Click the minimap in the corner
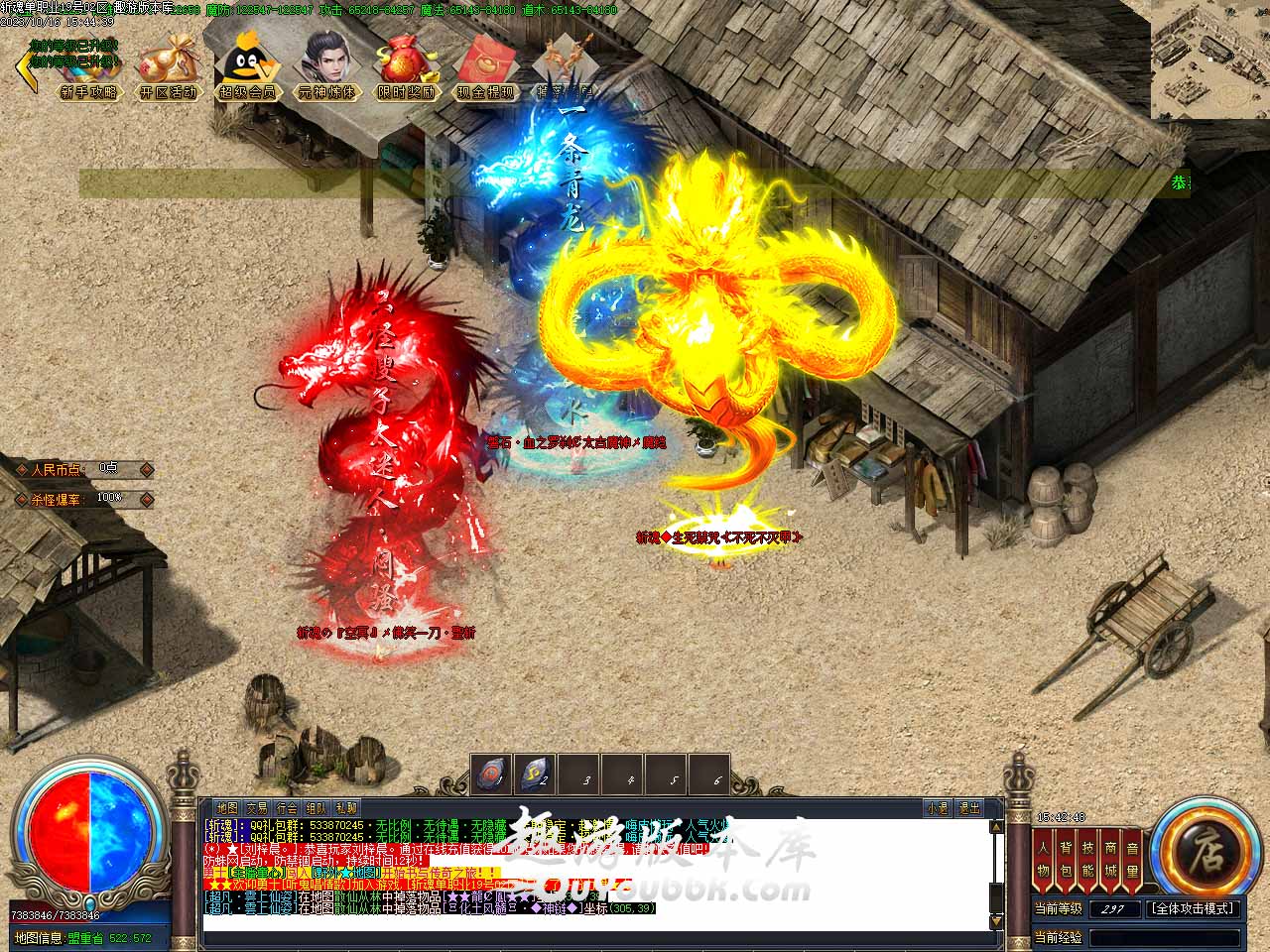 1209,59
